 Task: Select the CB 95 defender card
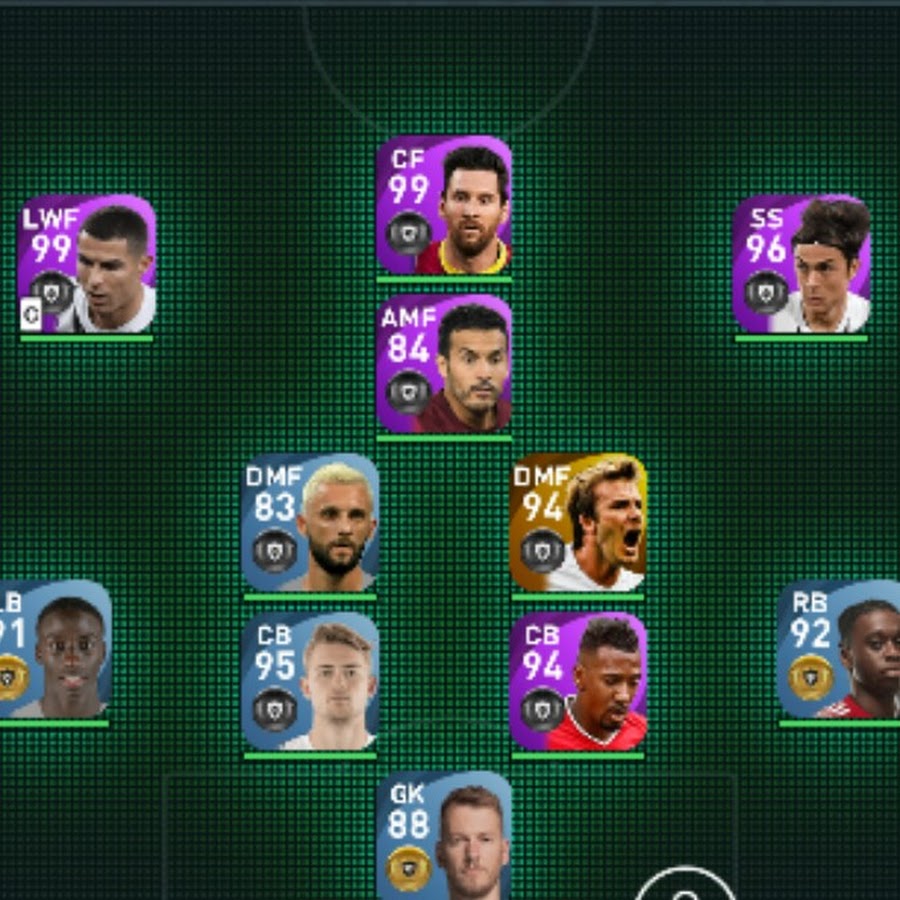click(310, 682)
